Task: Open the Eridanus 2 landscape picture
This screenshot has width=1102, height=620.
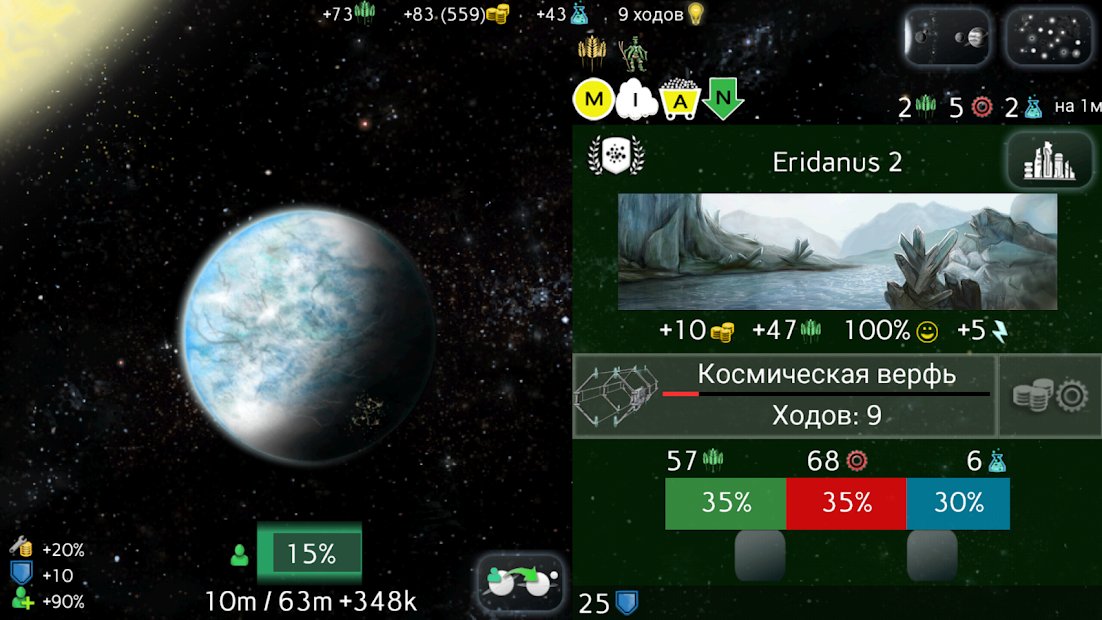Action: point(837,251)
